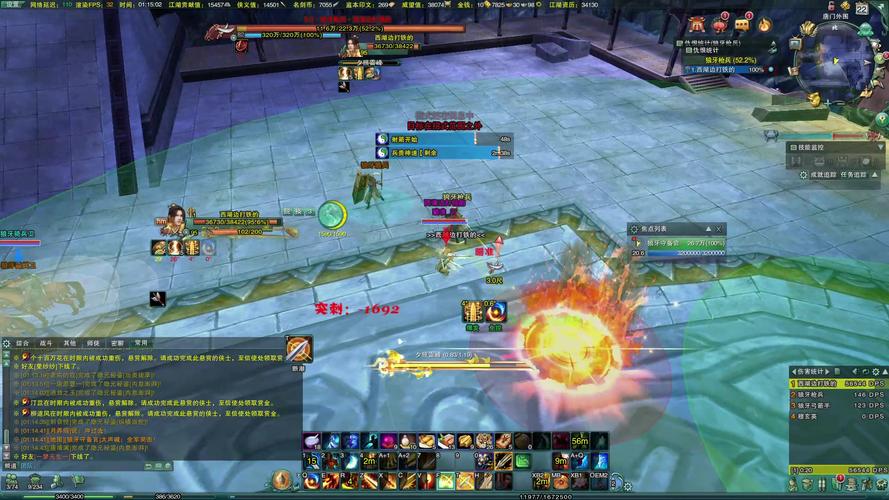Click the 断潮 sword skill icon
The height and width of the screenshot is (500, 889).
click(x=298, y=349)
